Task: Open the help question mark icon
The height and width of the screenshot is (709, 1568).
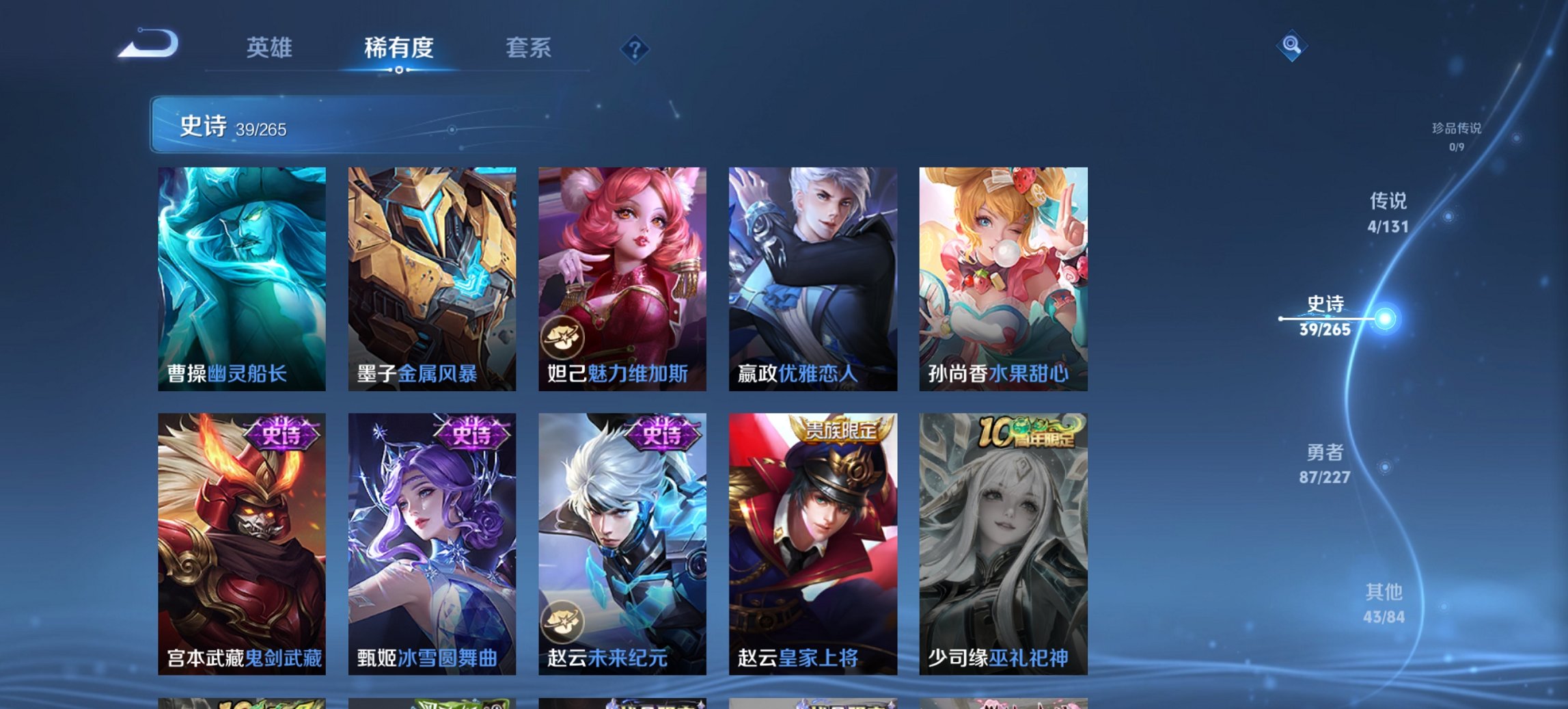Action: click(x=635, y=49)
